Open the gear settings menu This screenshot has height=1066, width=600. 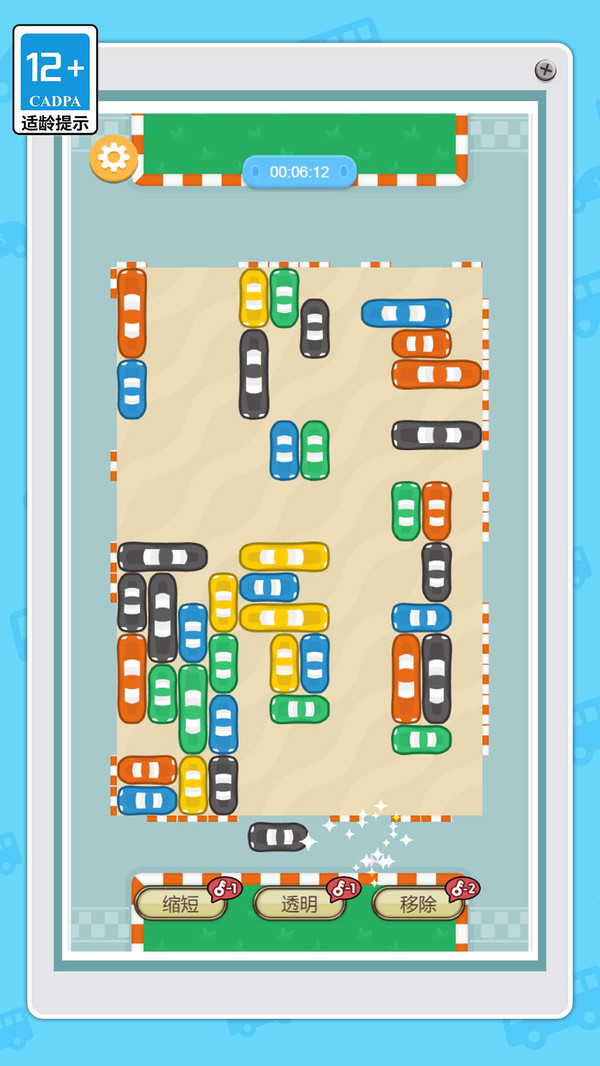tap(113, 158)
